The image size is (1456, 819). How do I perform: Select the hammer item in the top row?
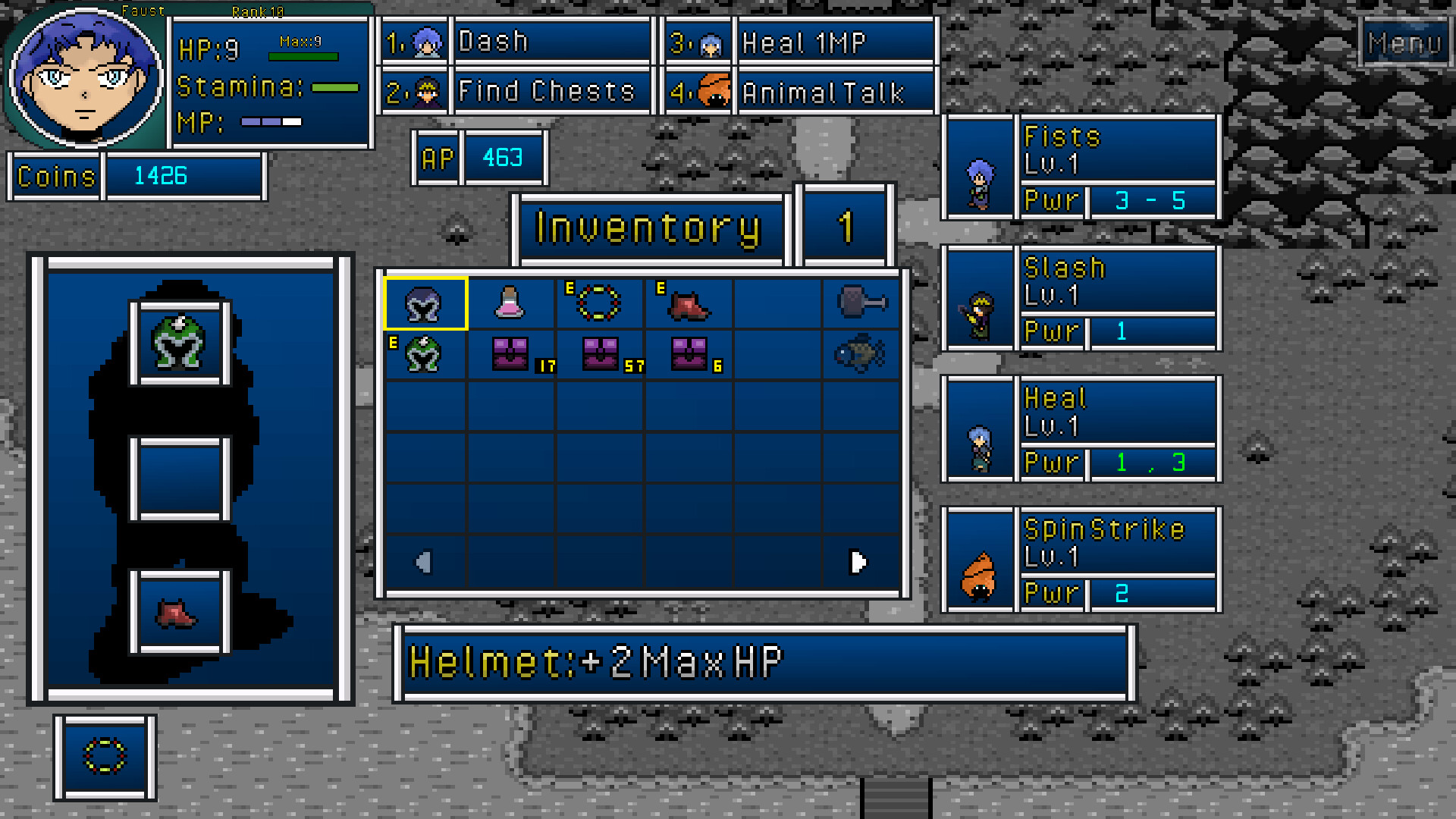tap(861, 303)
